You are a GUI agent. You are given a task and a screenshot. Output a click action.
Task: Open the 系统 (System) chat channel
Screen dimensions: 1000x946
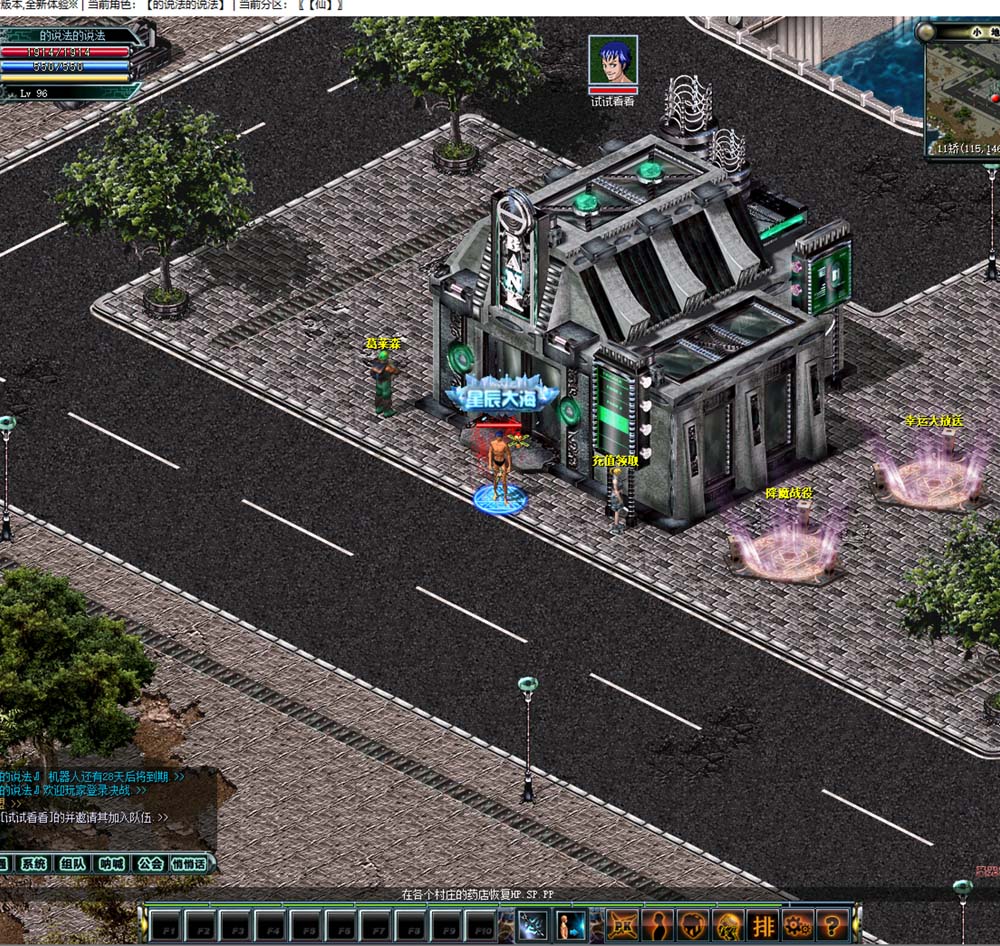pyautogui.click(x=33, y=863)
